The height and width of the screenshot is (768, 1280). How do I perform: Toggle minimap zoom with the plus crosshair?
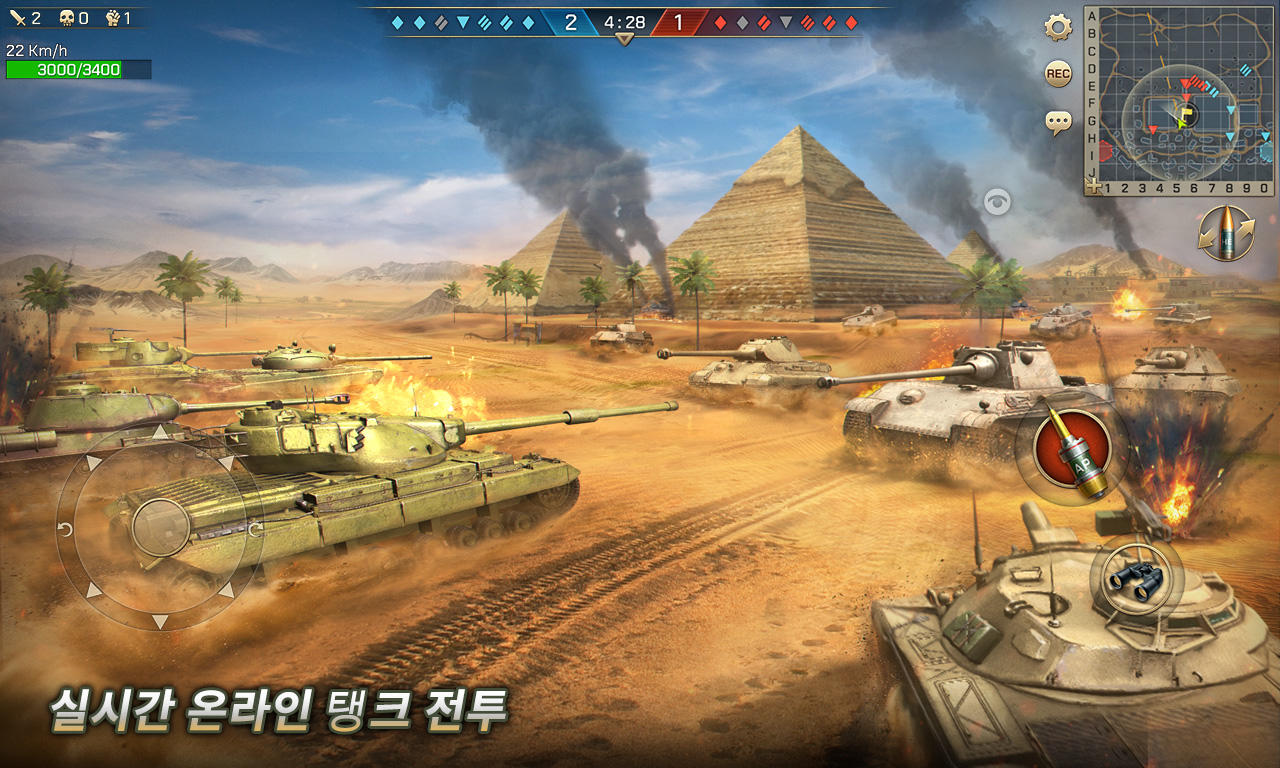tap(1095, 184)
